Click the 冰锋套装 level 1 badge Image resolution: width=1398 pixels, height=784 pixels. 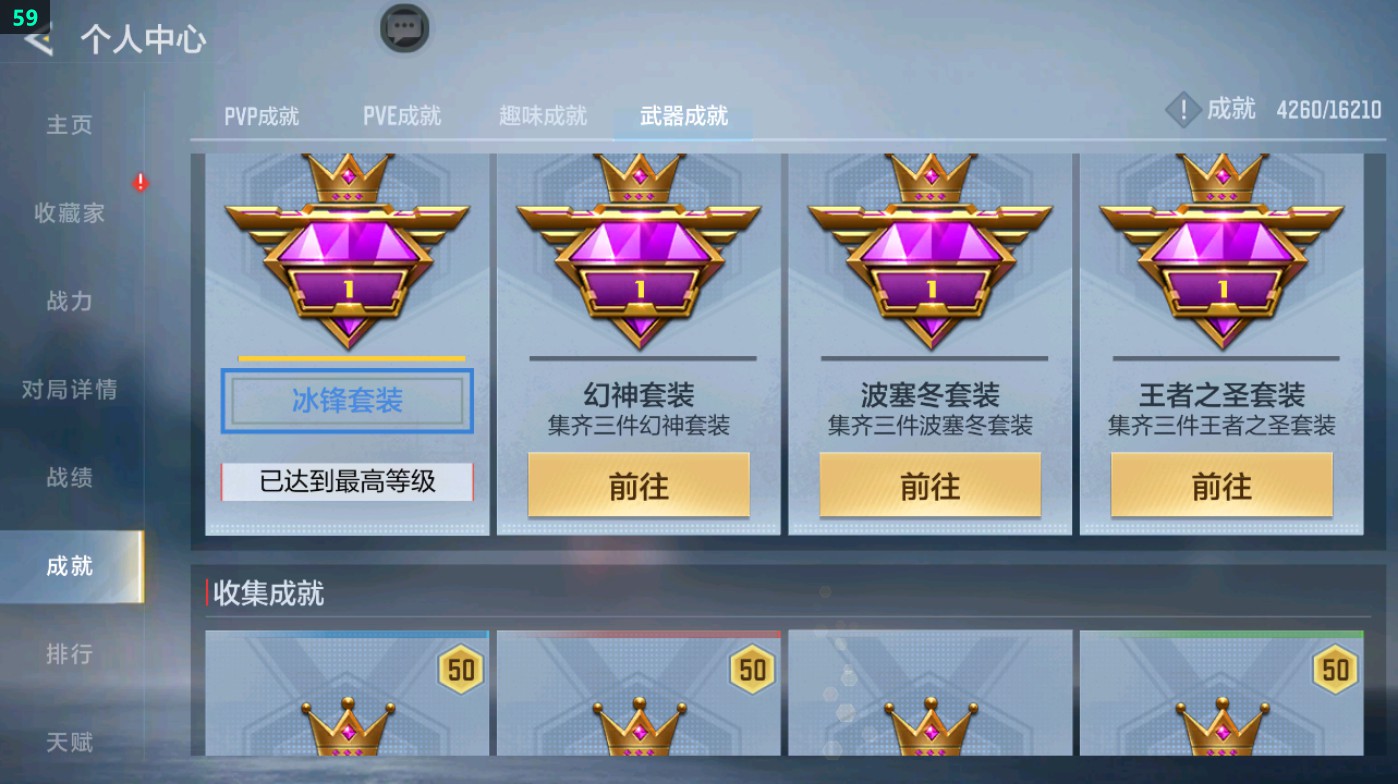coord(348,250)
